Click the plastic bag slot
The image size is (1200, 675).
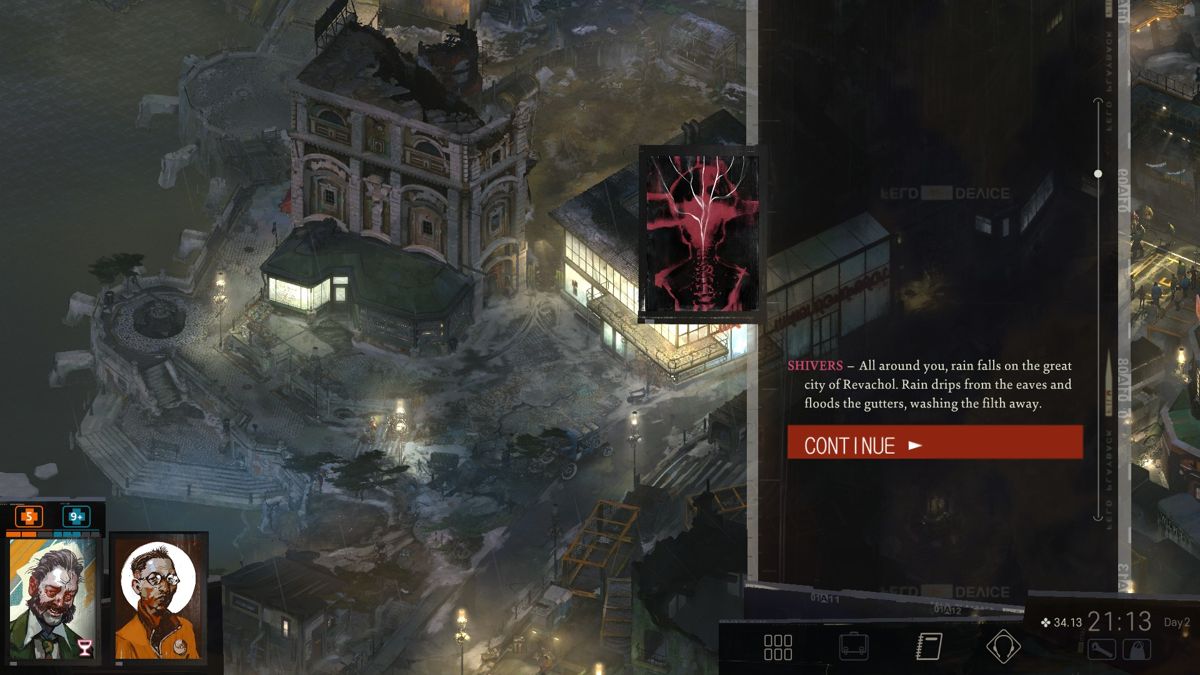[x=1136, y=651]
